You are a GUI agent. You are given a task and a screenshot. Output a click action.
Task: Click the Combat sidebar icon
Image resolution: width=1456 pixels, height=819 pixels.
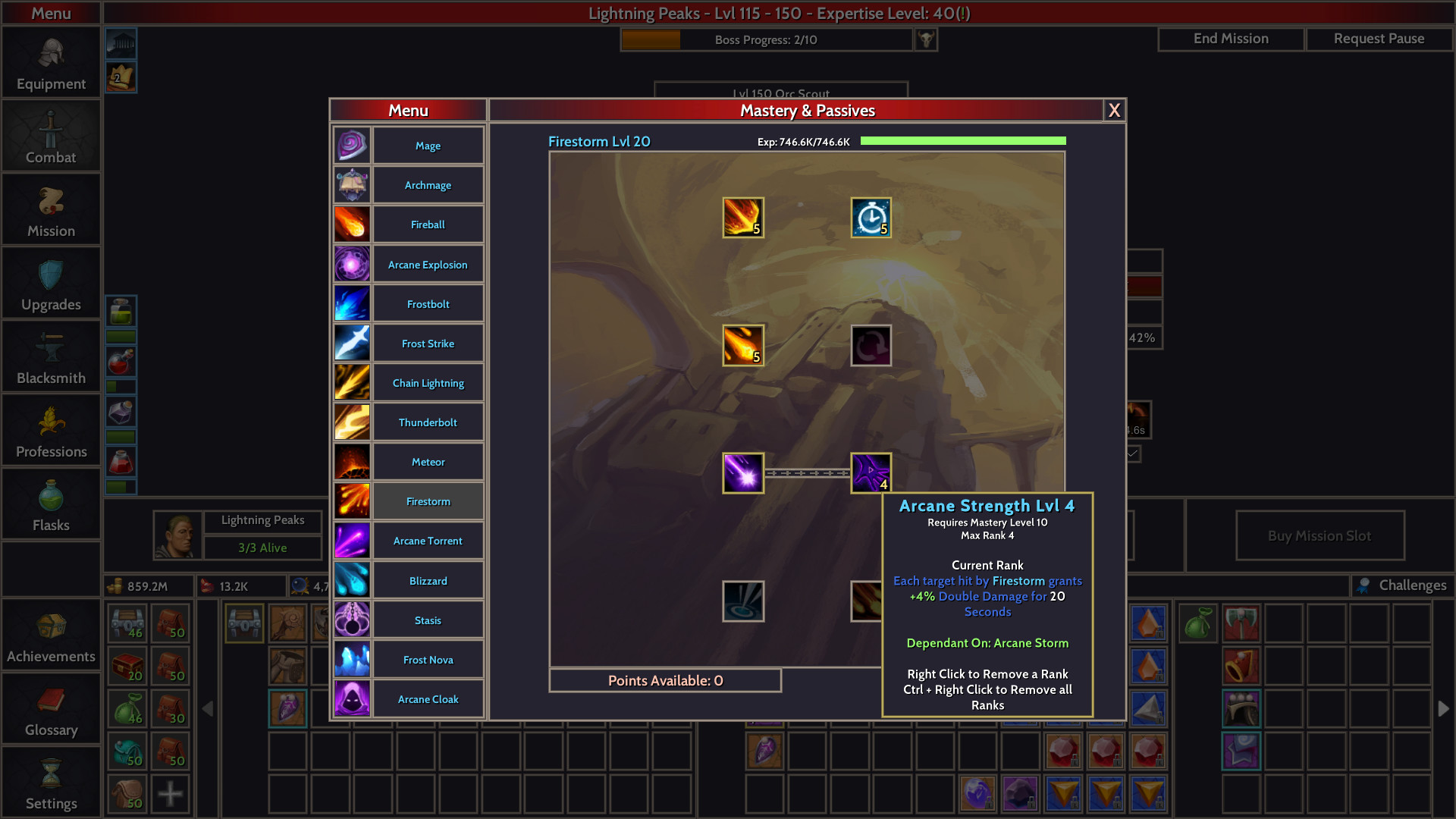tap(51, 136)
